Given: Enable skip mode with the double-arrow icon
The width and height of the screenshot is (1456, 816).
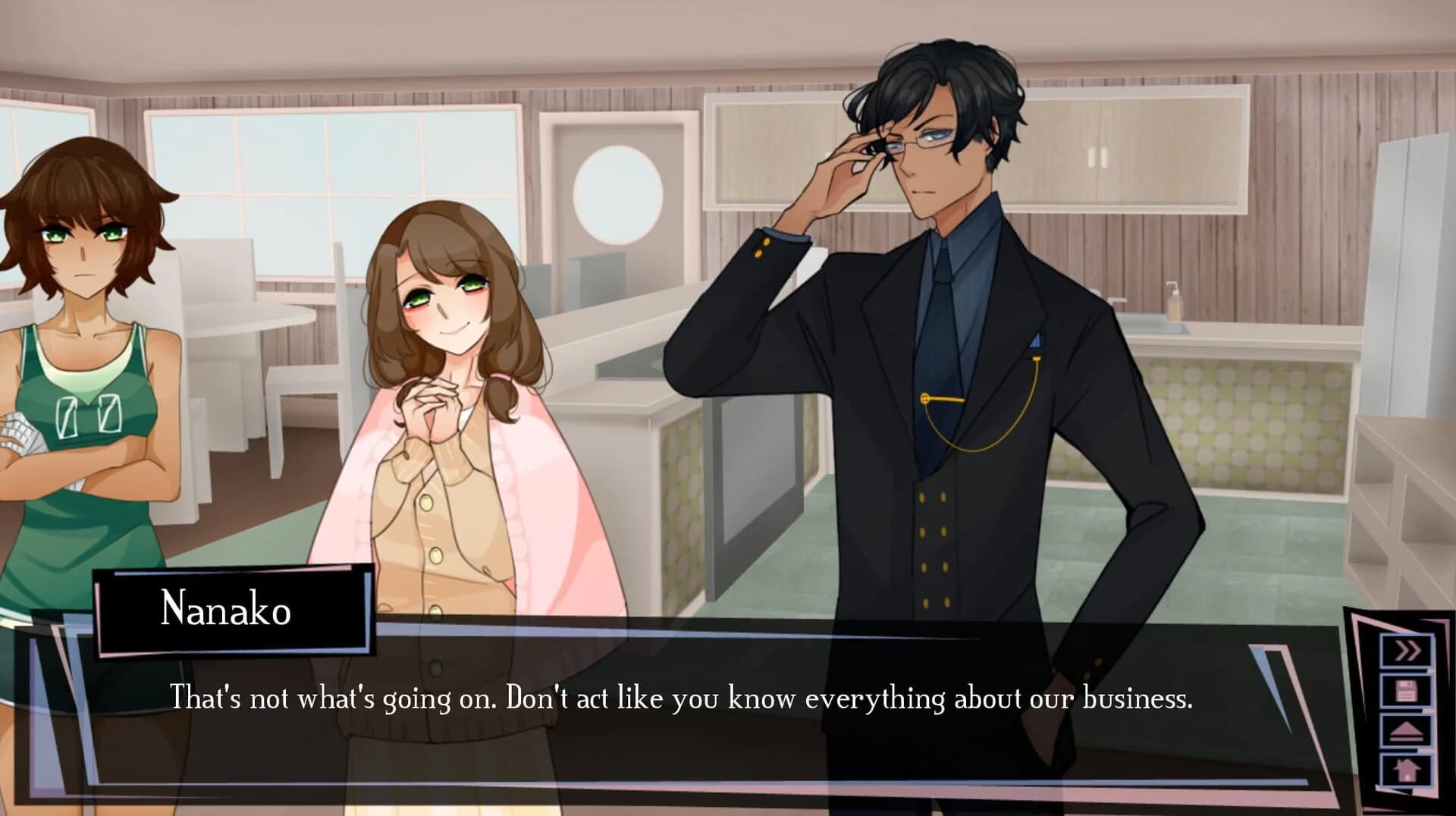Looking at the screenshot, I should coord(1407,650).
